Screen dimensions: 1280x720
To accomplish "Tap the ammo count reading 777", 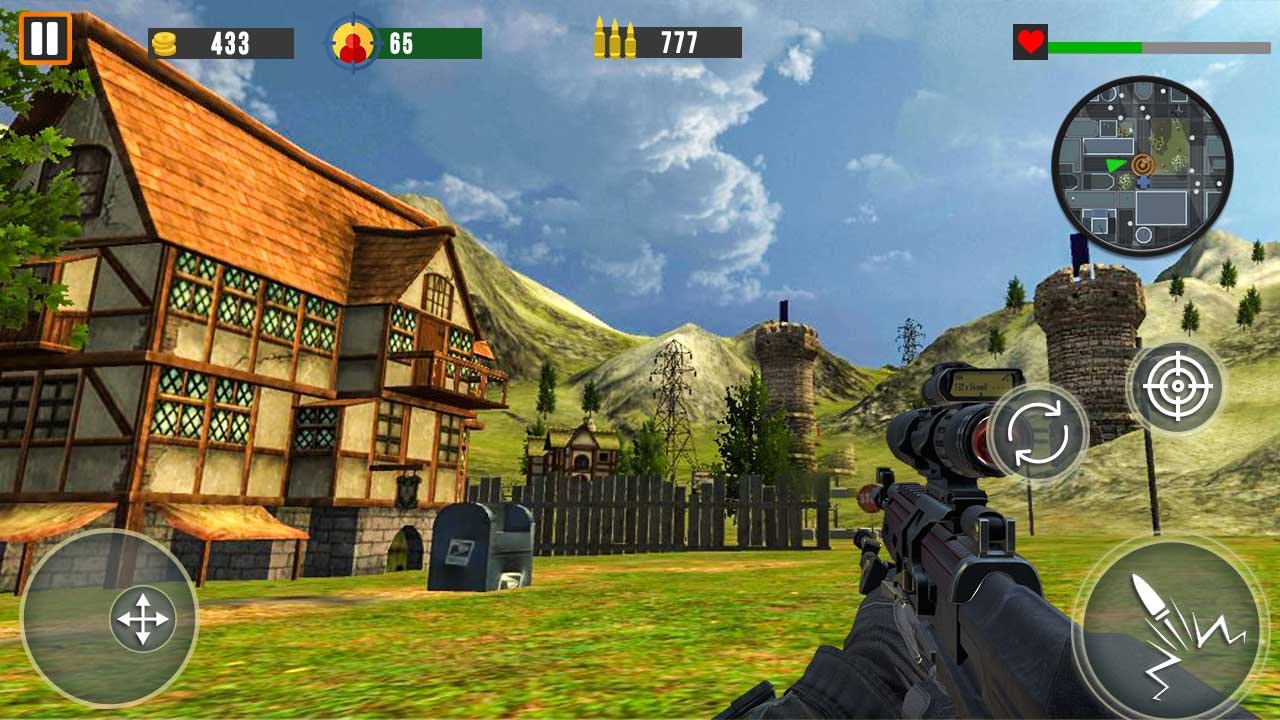I will (x=680, y=40).
